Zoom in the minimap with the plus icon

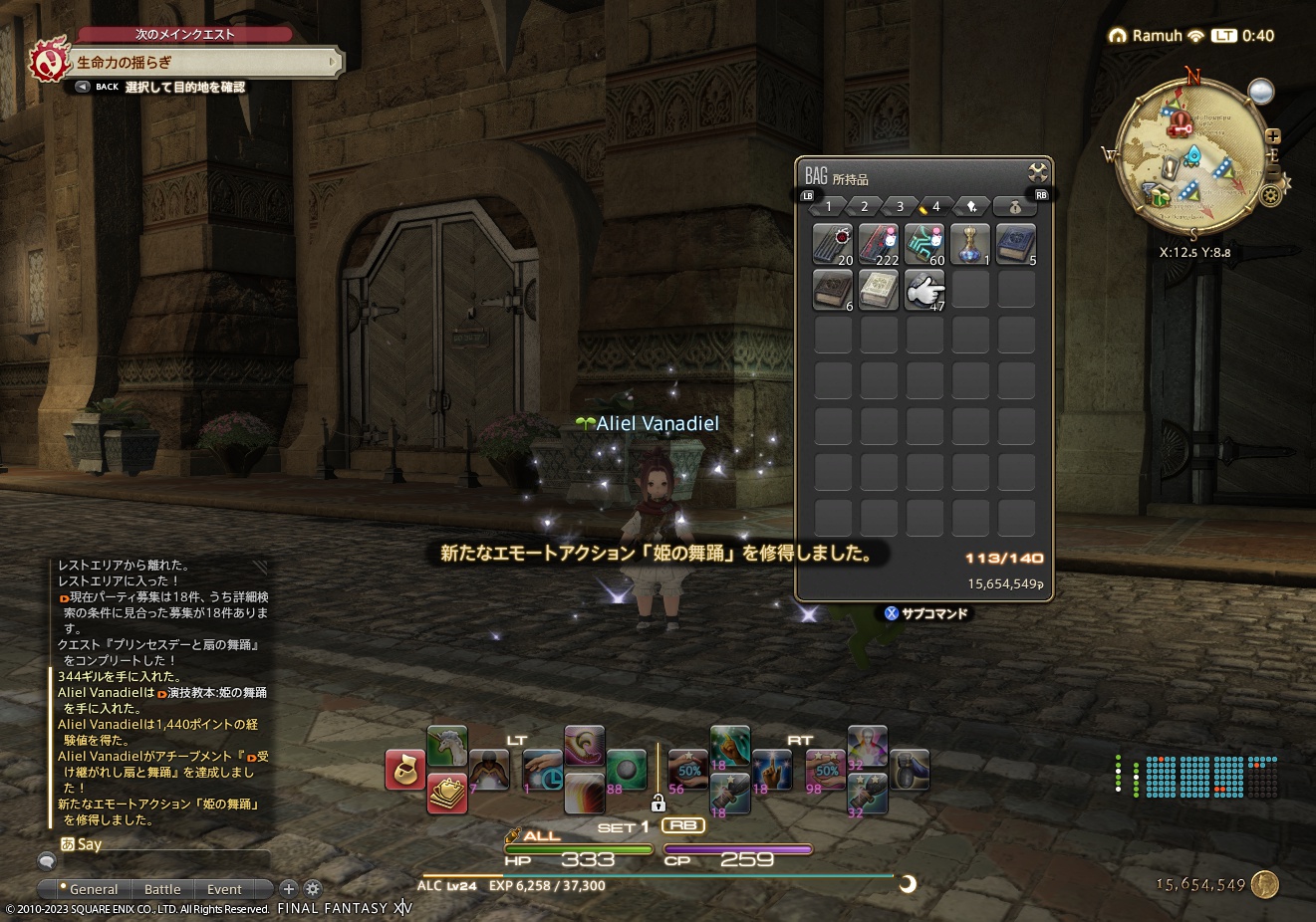point(1273,136)
